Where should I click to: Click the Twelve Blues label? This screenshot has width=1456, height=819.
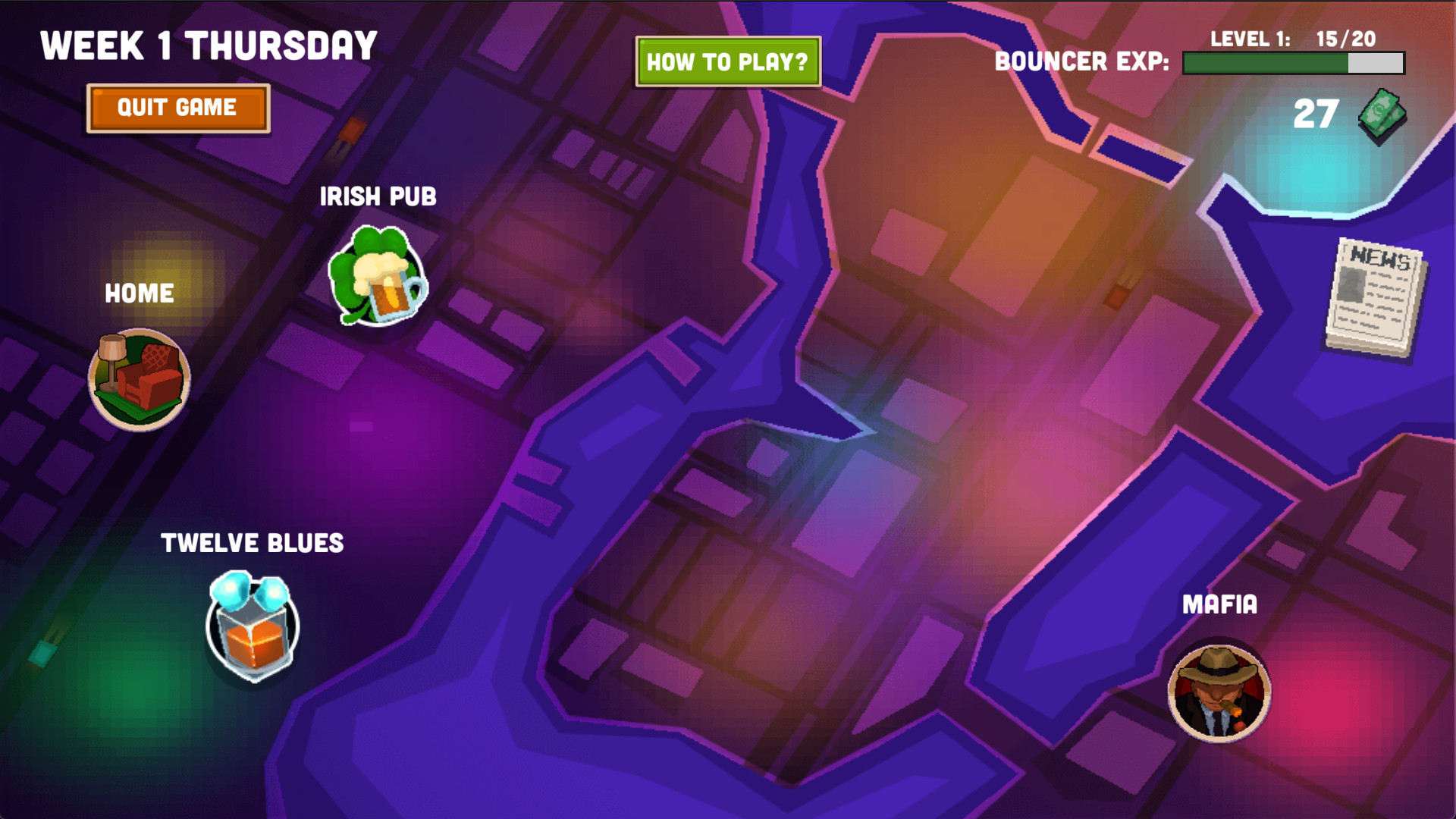[x=253, y=542]
